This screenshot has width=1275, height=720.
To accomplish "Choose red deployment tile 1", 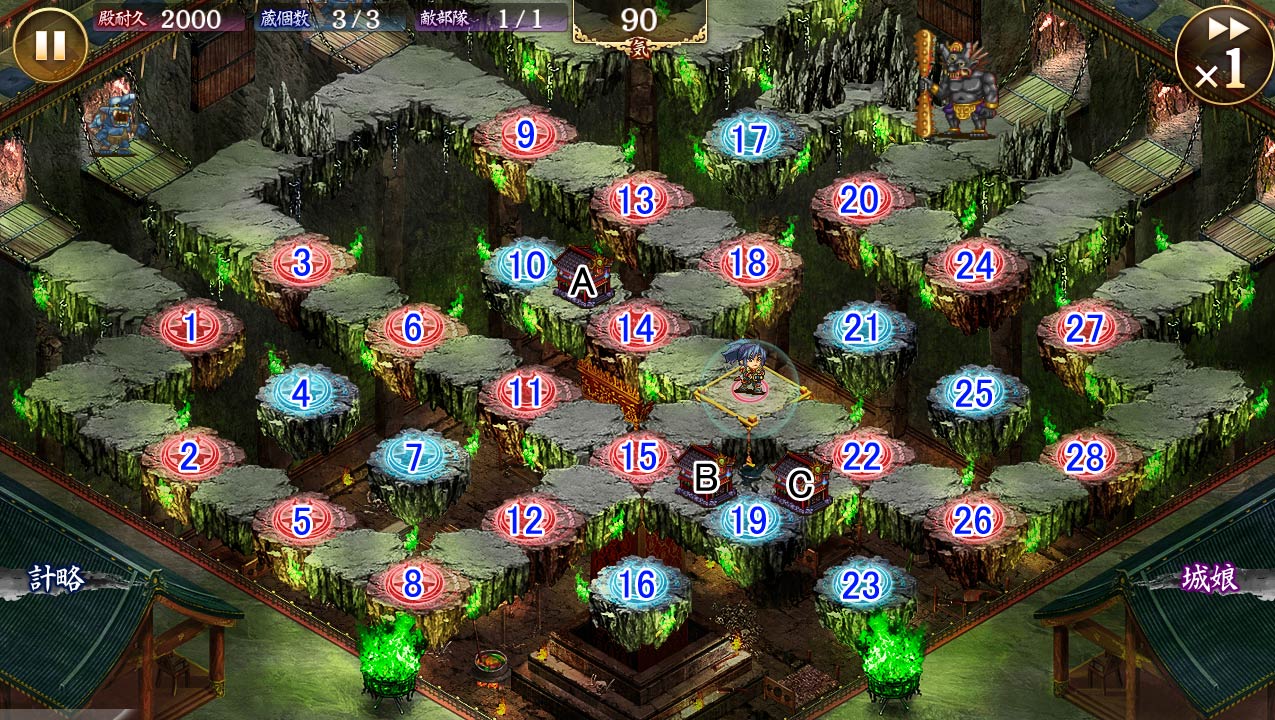I will pyautogui.click(x=191, y=325).
